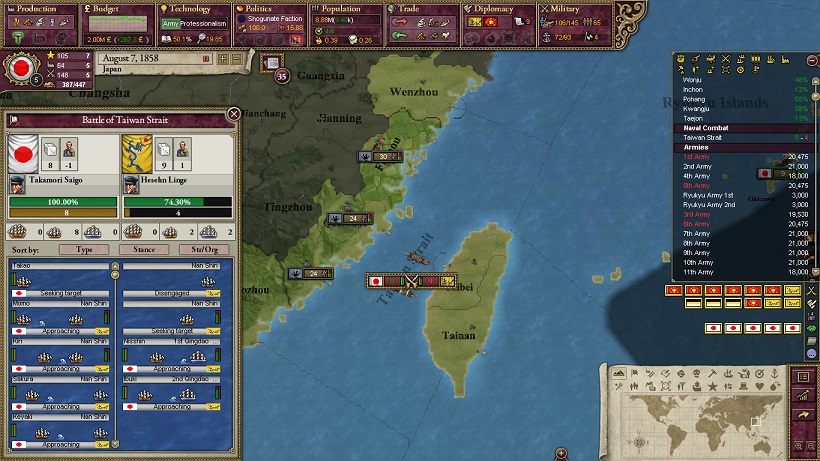Open the Production panel
This screenshot has width=820, height=461.
[37, 9]
